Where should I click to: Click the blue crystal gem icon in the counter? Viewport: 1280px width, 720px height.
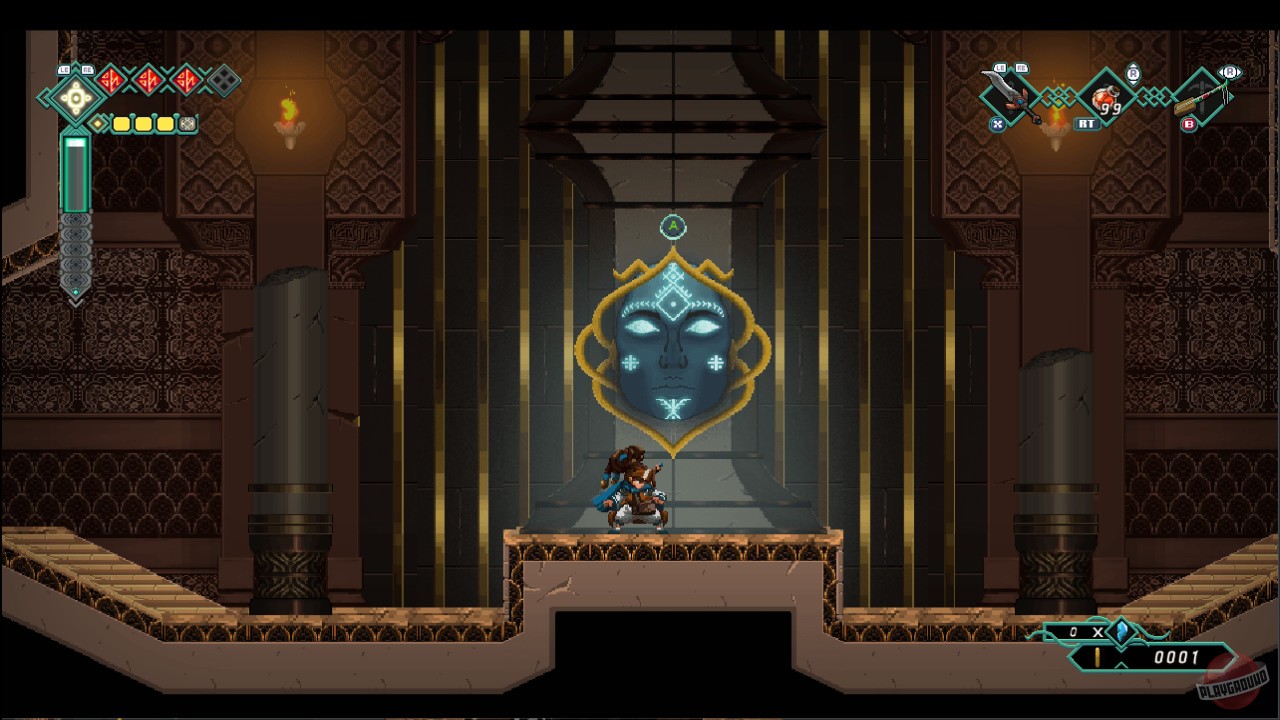(x=1123, y=633)
